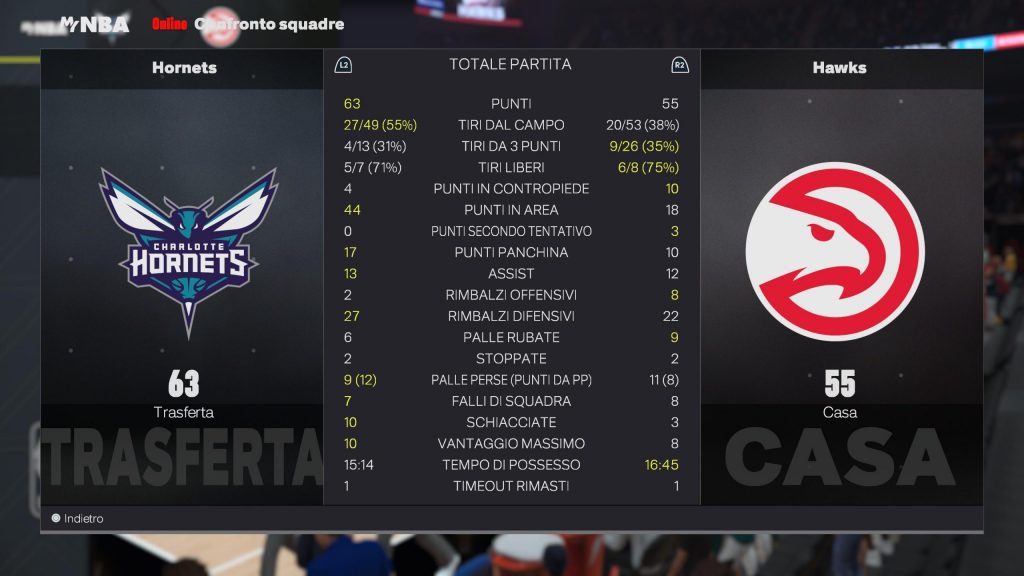1024x576 pixels.
Task: Go back with the Indietro button
Action: tap(78, 519)
